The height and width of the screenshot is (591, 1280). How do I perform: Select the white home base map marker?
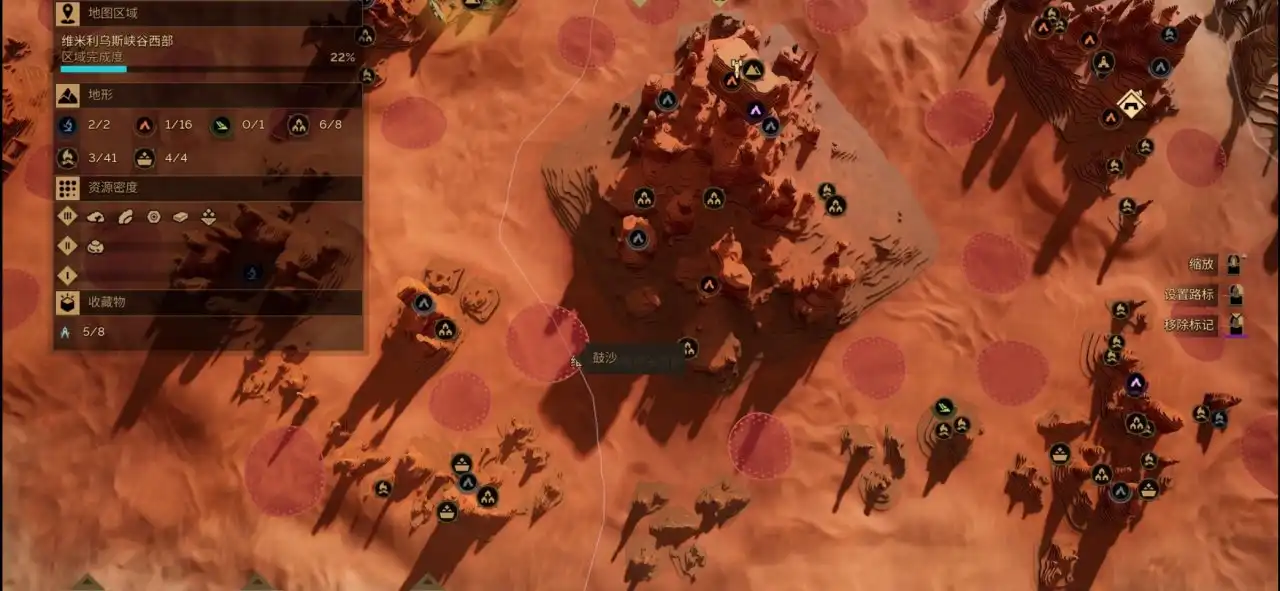pyautogui.click(x=1131, y=102)
